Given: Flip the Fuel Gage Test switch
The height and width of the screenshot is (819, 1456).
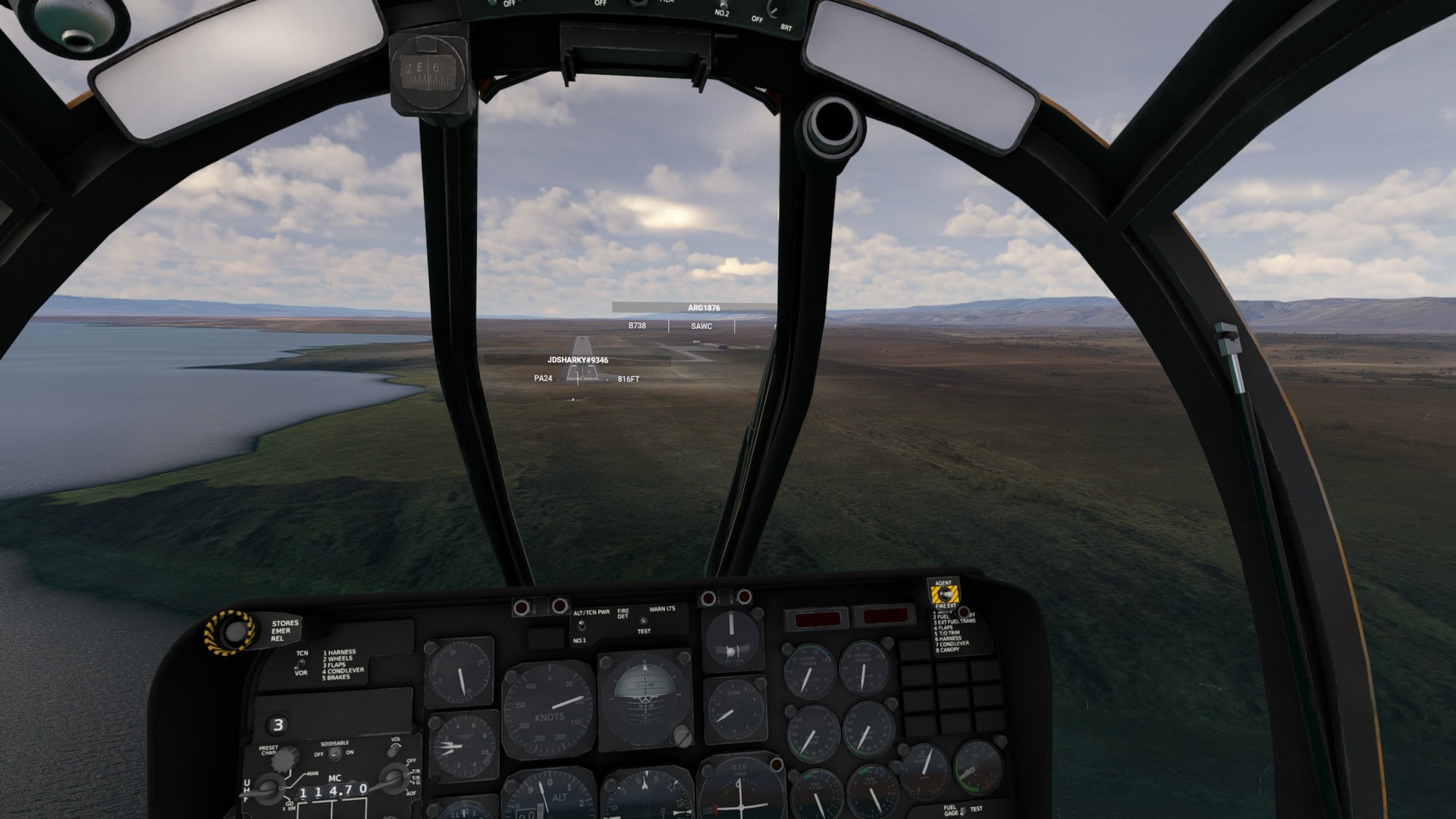Looking at the screenshot, I should pyautogui.click(x=963, y=811).
